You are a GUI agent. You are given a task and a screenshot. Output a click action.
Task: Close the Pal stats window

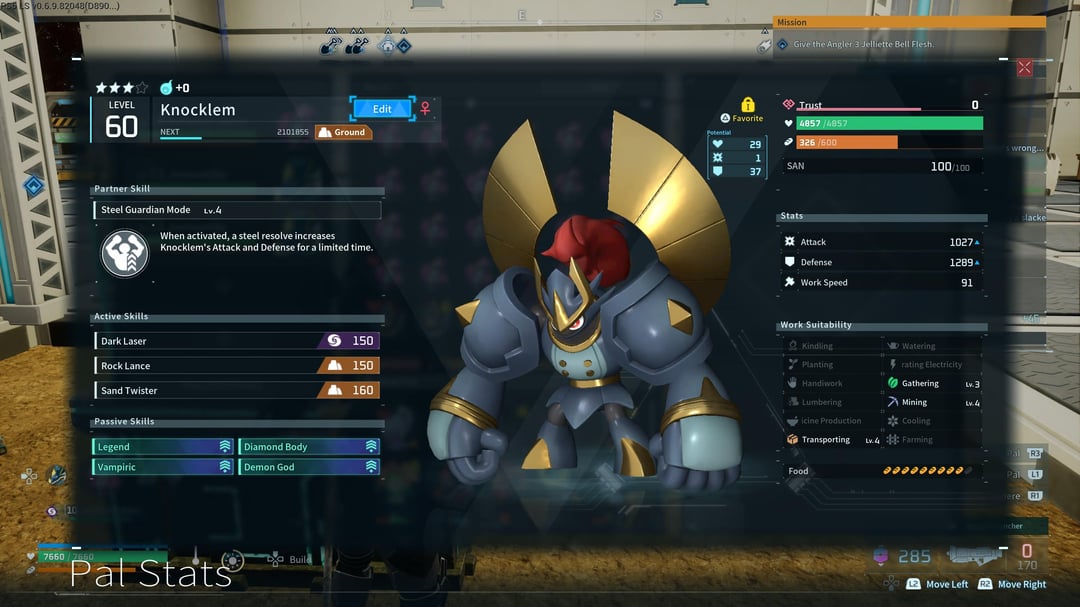click(x=1024, y=68)
